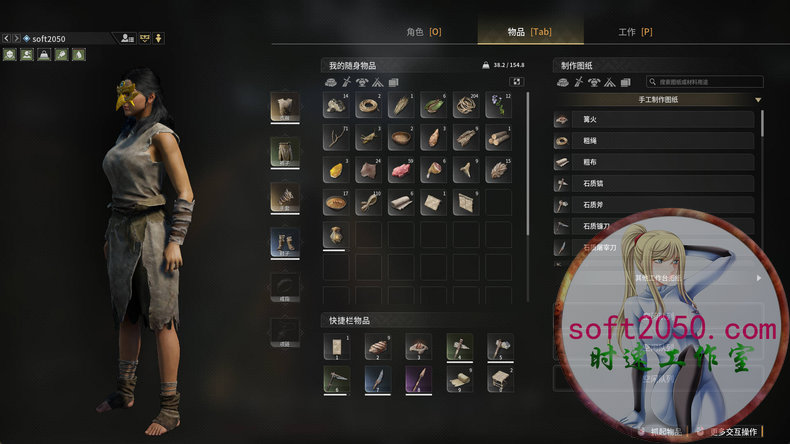This screenshot has height=444, width=790.
Task: Select the blue stone knife quickbar slot
Action: [x=378, y=380]
